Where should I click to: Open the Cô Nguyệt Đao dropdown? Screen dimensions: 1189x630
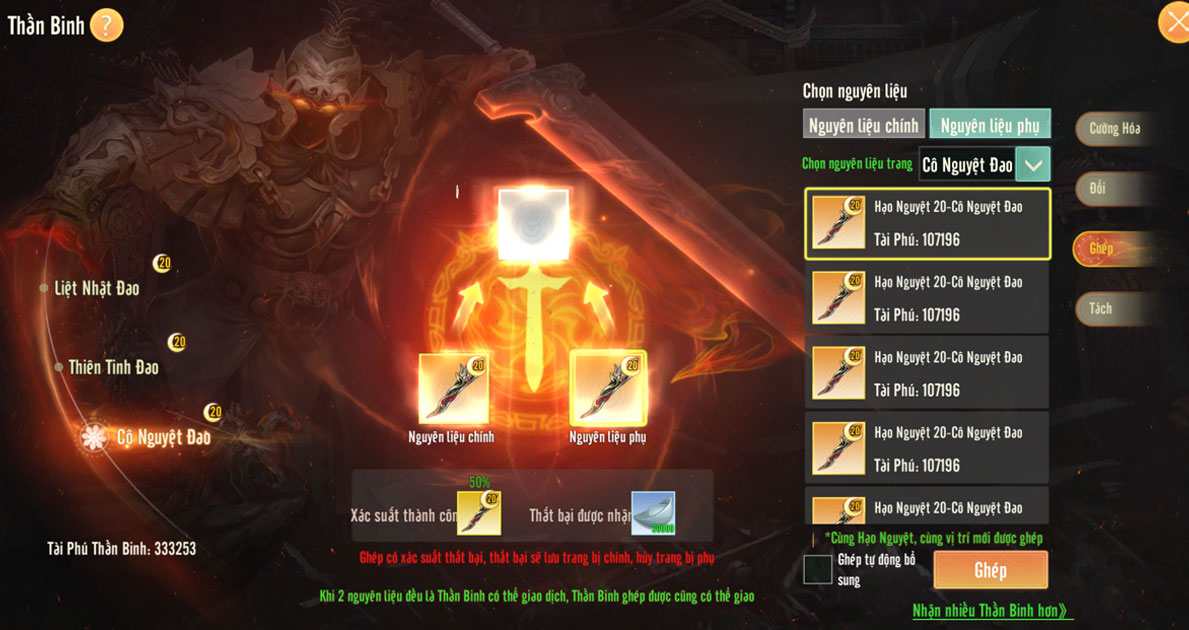coord(1032,165)
